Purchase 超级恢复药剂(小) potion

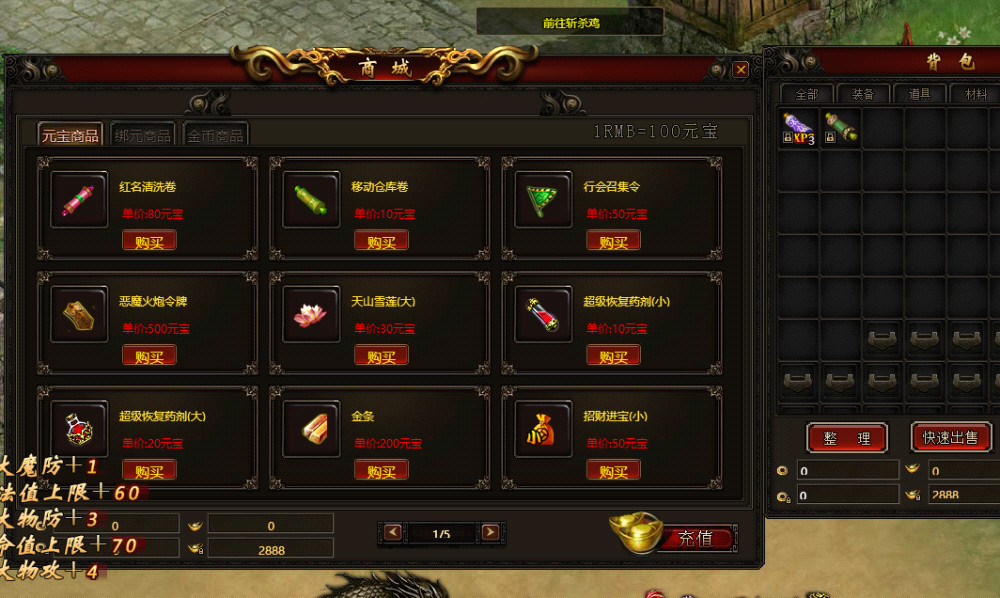[x=613, y=356]
